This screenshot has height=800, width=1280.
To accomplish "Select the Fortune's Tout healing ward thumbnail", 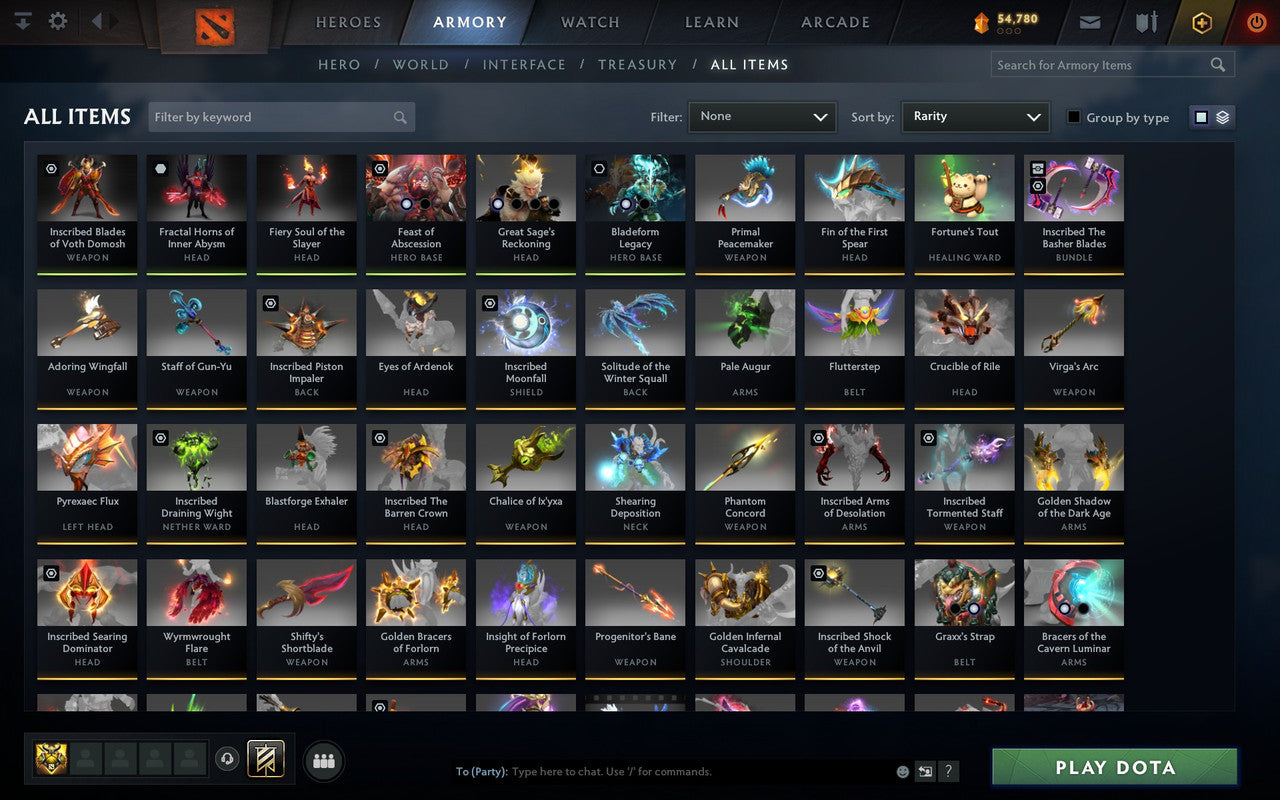I will click(x=963, y=187).
